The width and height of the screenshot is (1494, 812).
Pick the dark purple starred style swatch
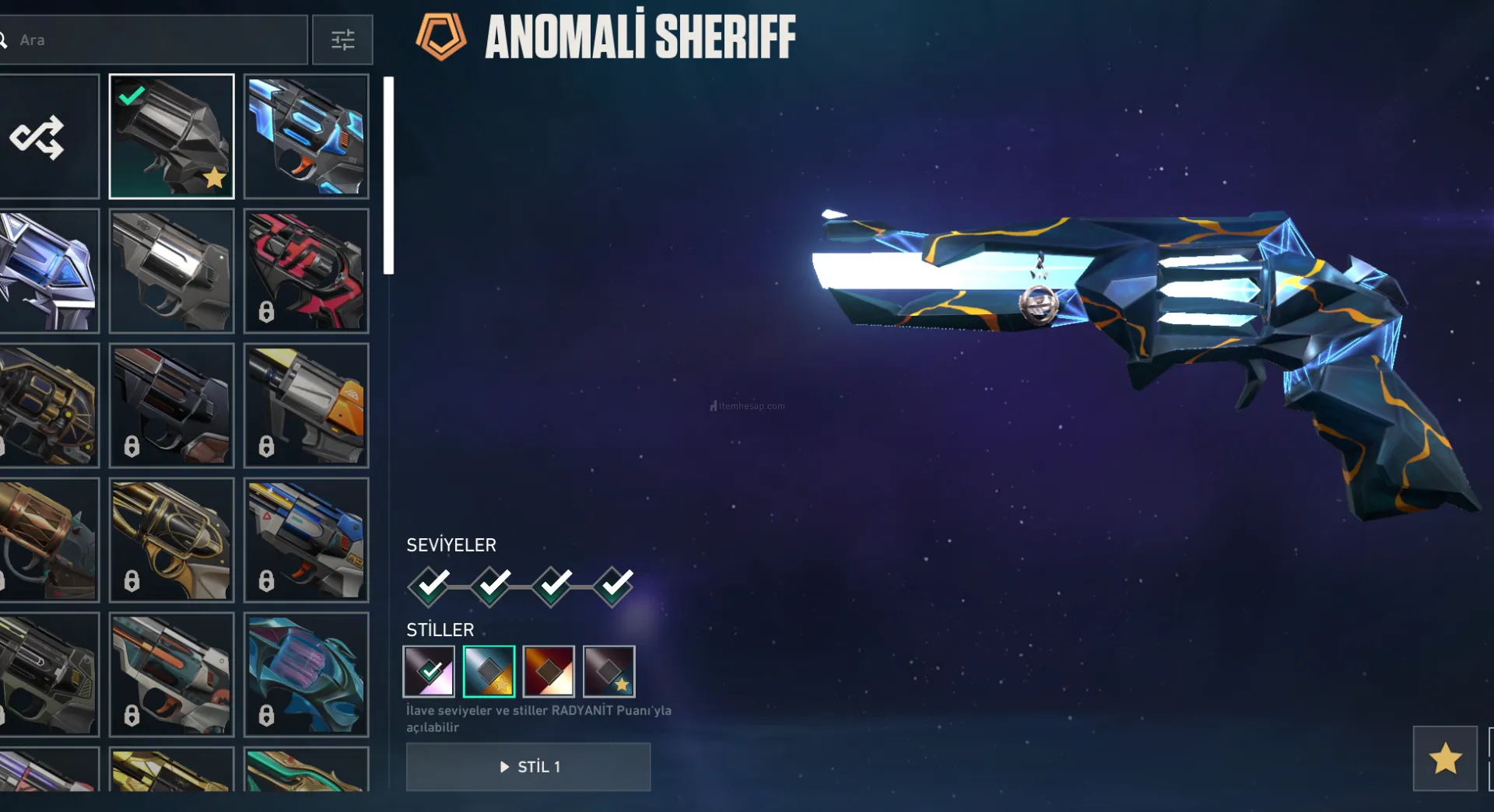pyautogui.click(x=608, y=671)
